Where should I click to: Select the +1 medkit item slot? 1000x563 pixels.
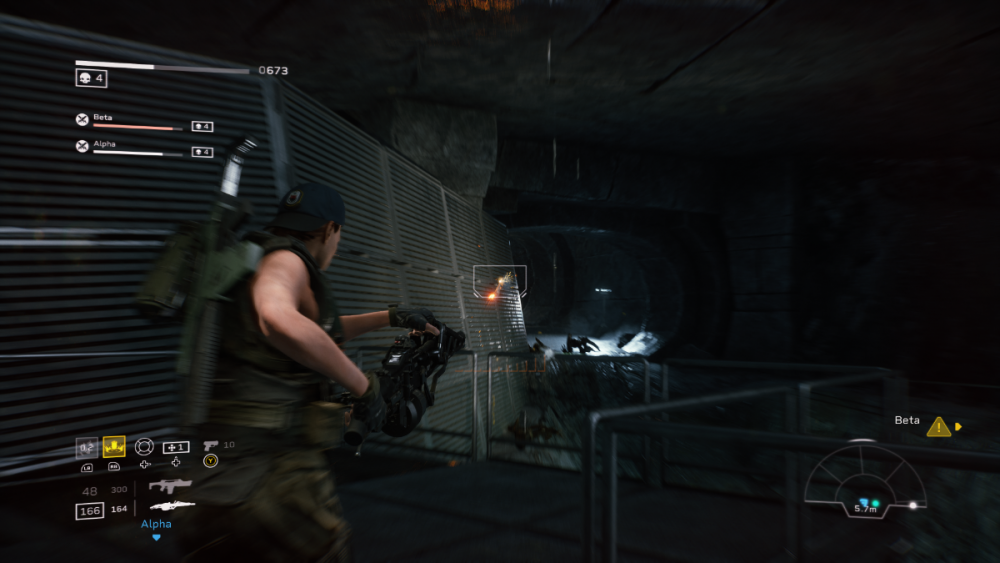[176, 446]
